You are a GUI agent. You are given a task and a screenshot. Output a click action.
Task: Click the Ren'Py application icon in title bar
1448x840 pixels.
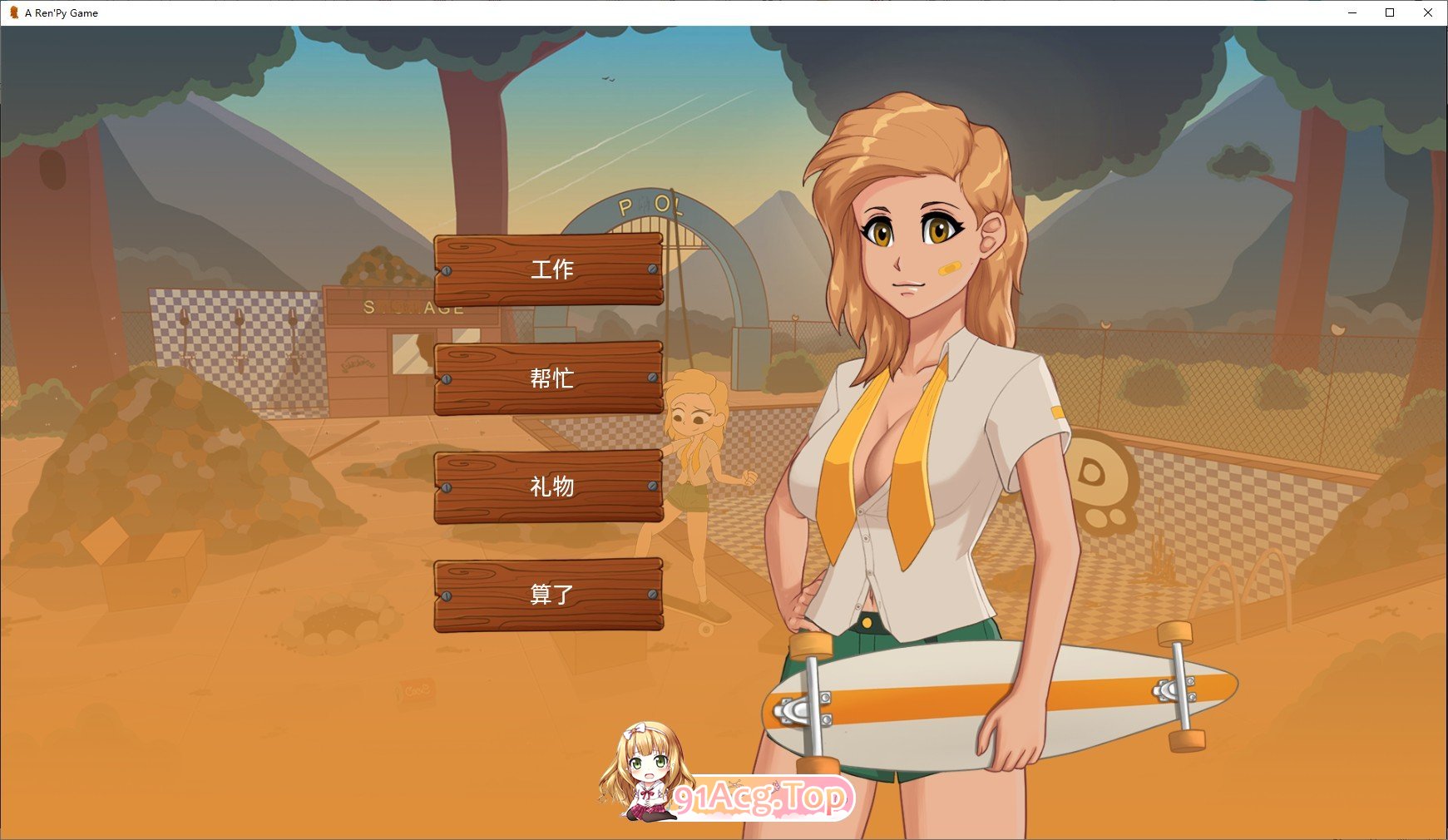12,12
